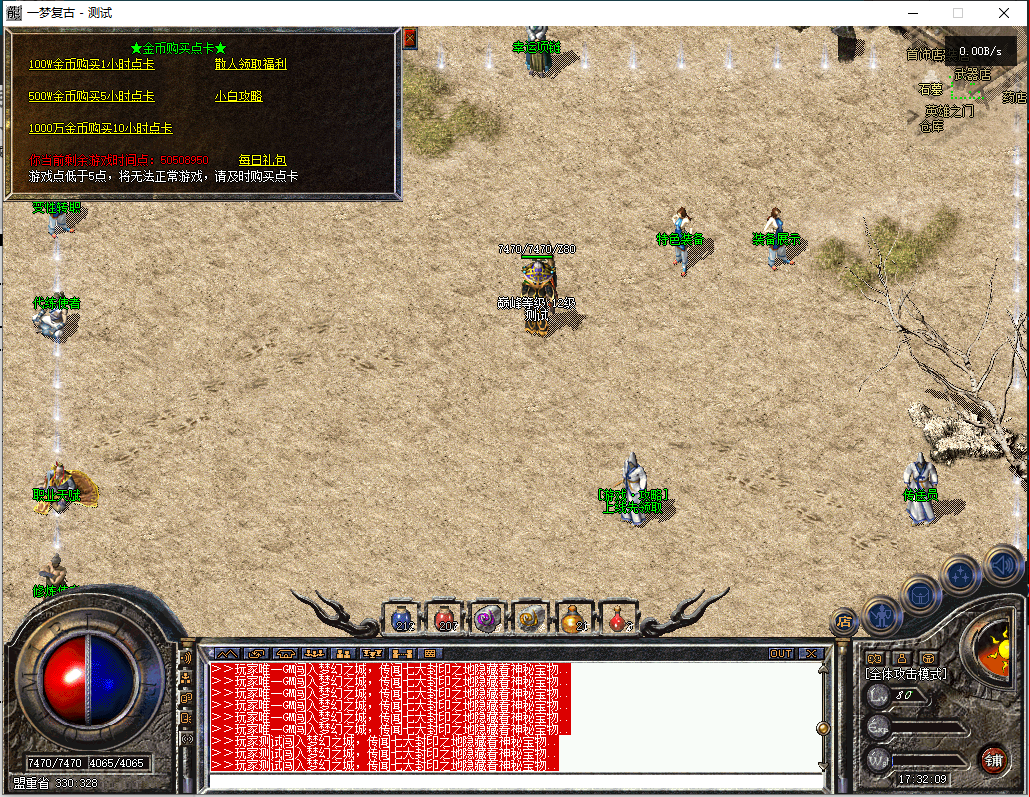Screen dimensions: 1030x797
Task: Click the OUT button on chat panel
Action: point(781,654)
